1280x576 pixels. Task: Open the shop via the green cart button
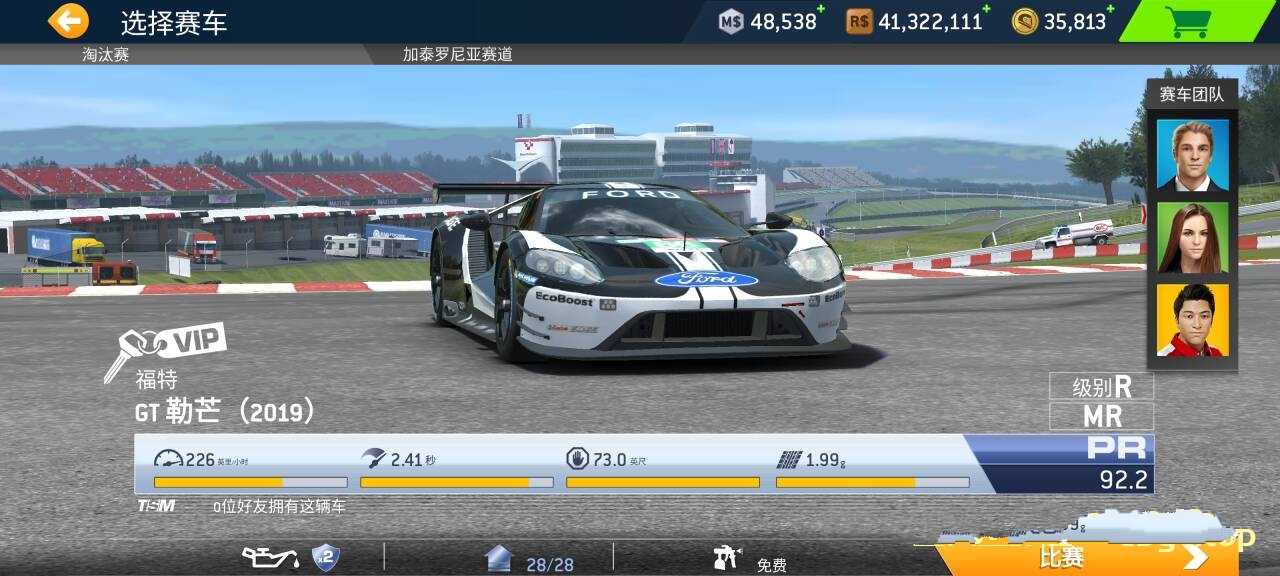(1188, 21)
